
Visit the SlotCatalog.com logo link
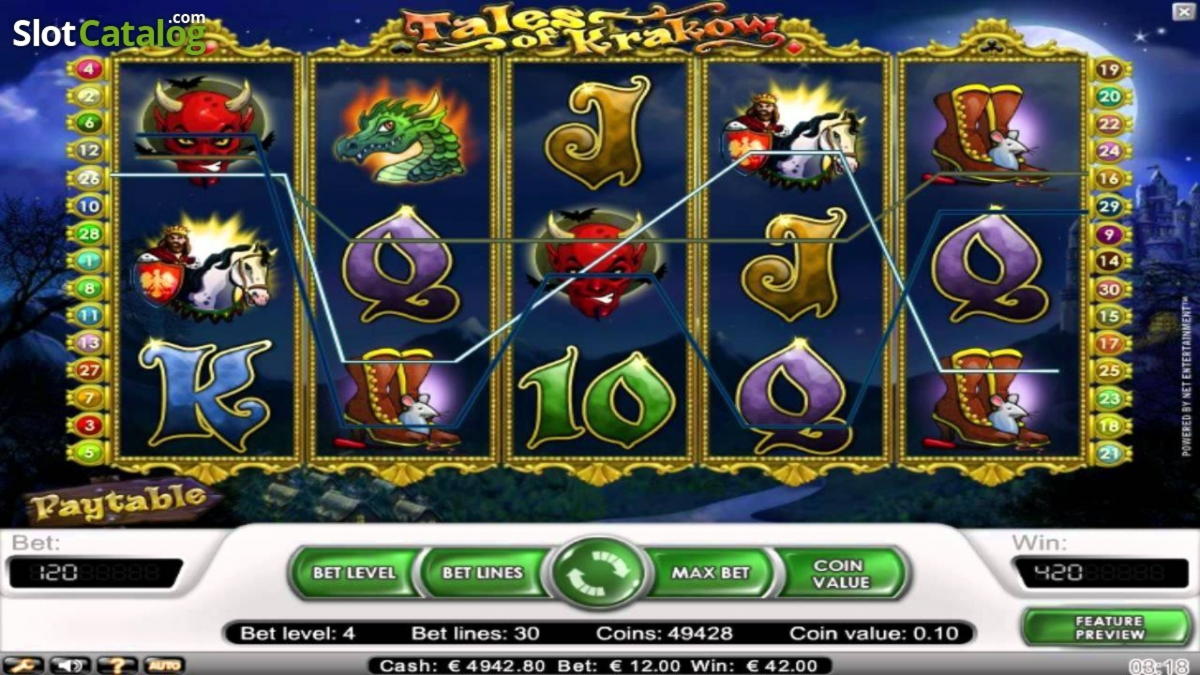pyautogui.click(x=109, y=33)
